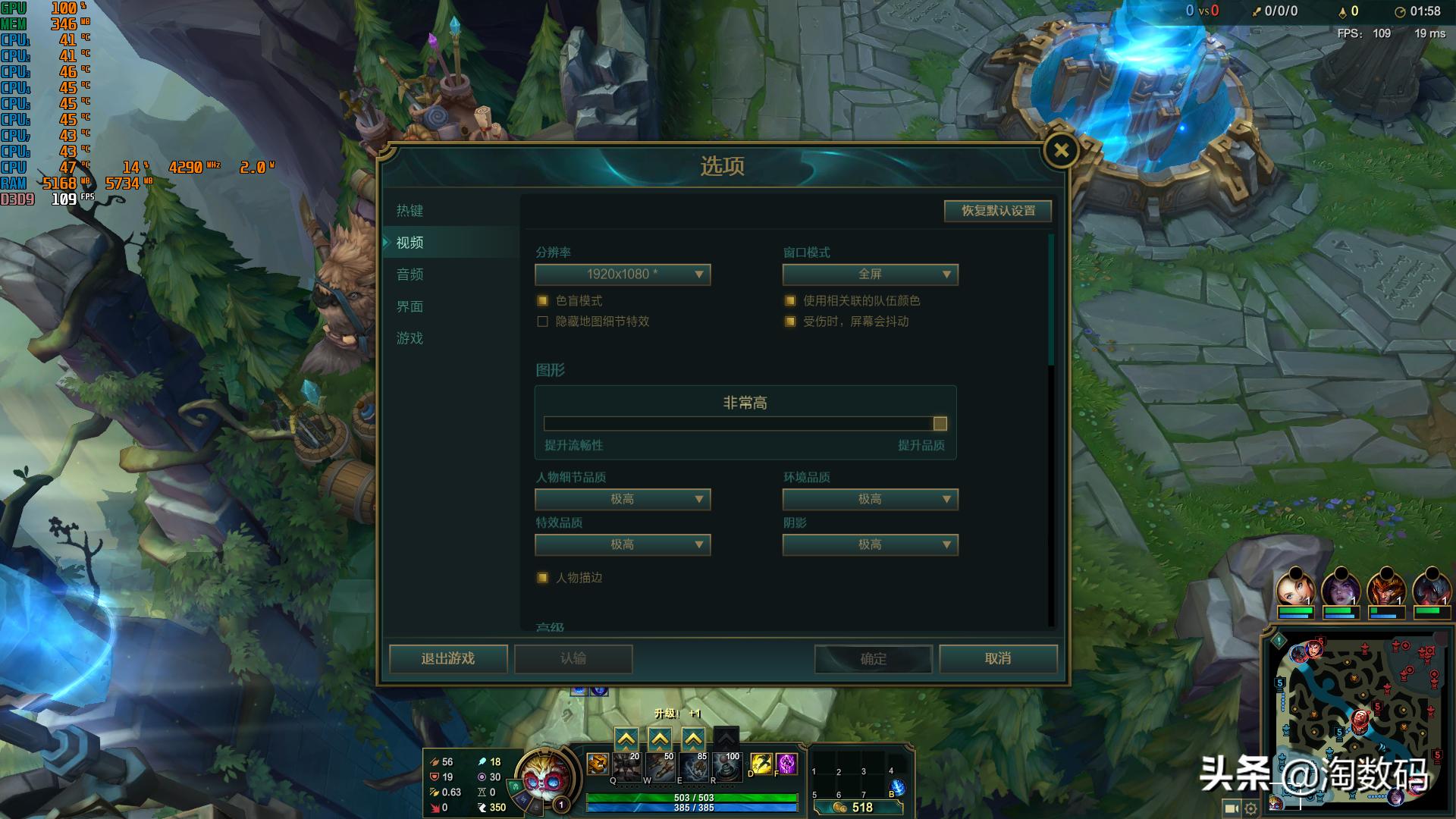Click the graphics quality slider handle
The image size is (1456, 819).
(x=940, y=423)
